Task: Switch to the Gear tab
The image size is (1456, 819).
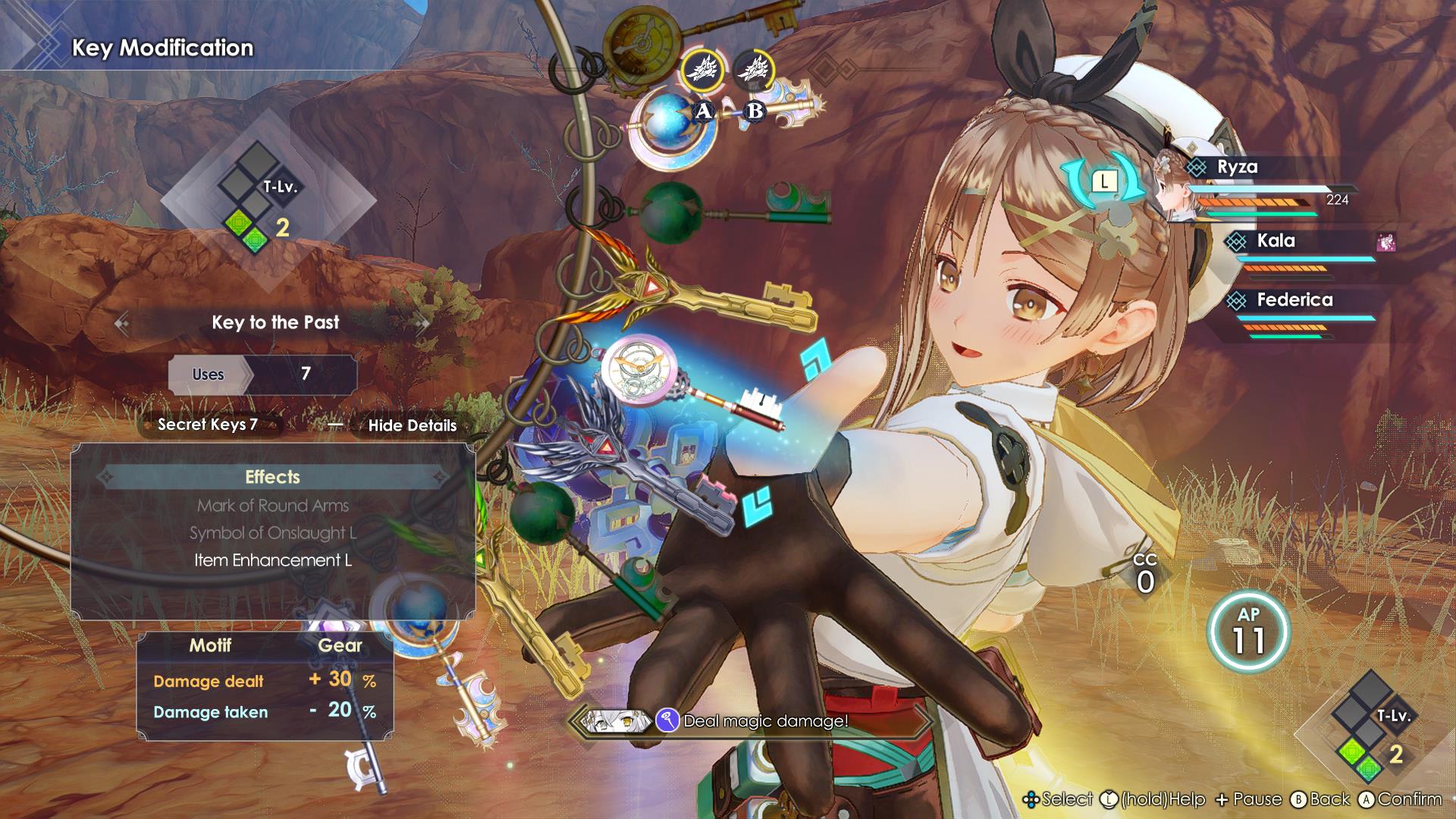Action: (x=340, y=645)
